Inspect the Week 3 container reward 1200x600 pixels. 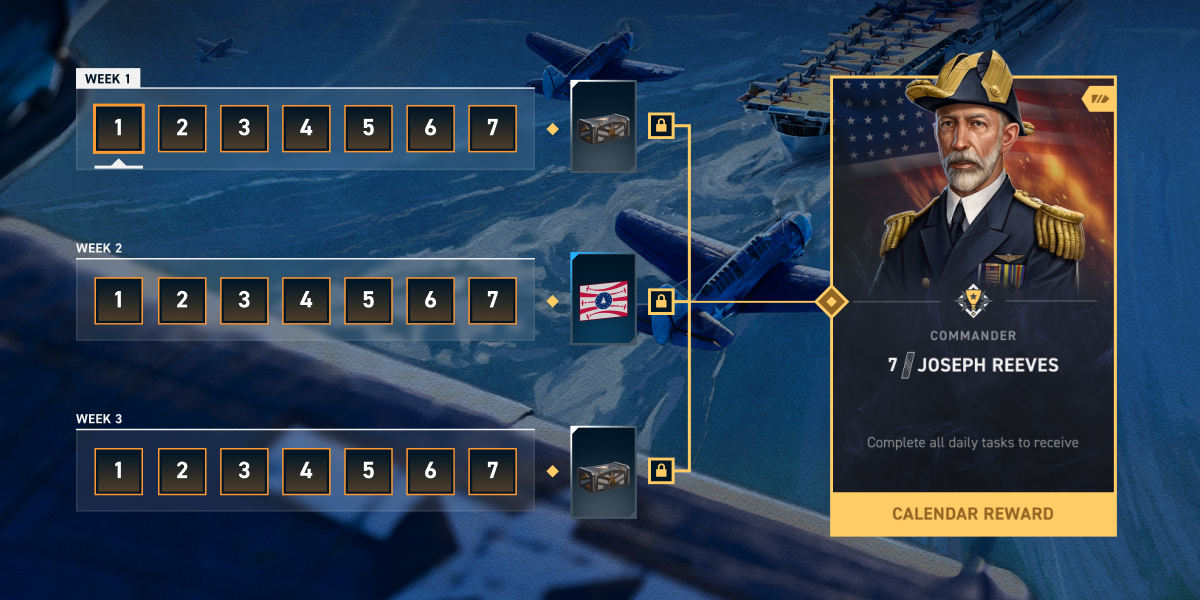tap(603, 472)
